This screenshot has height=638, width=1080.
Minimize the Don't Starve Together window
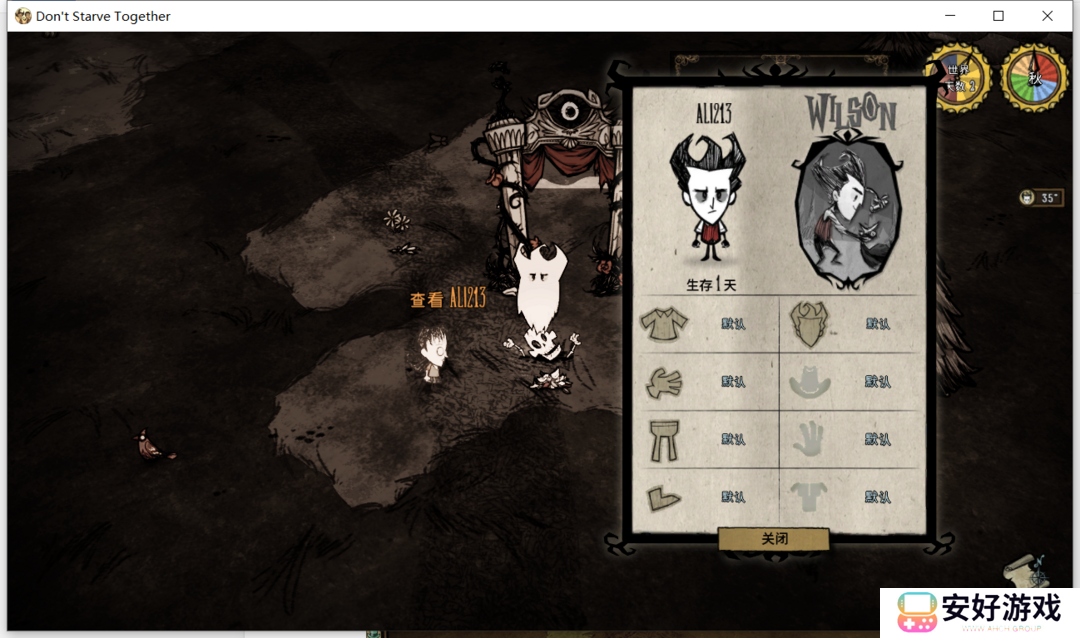coord(949,16)
